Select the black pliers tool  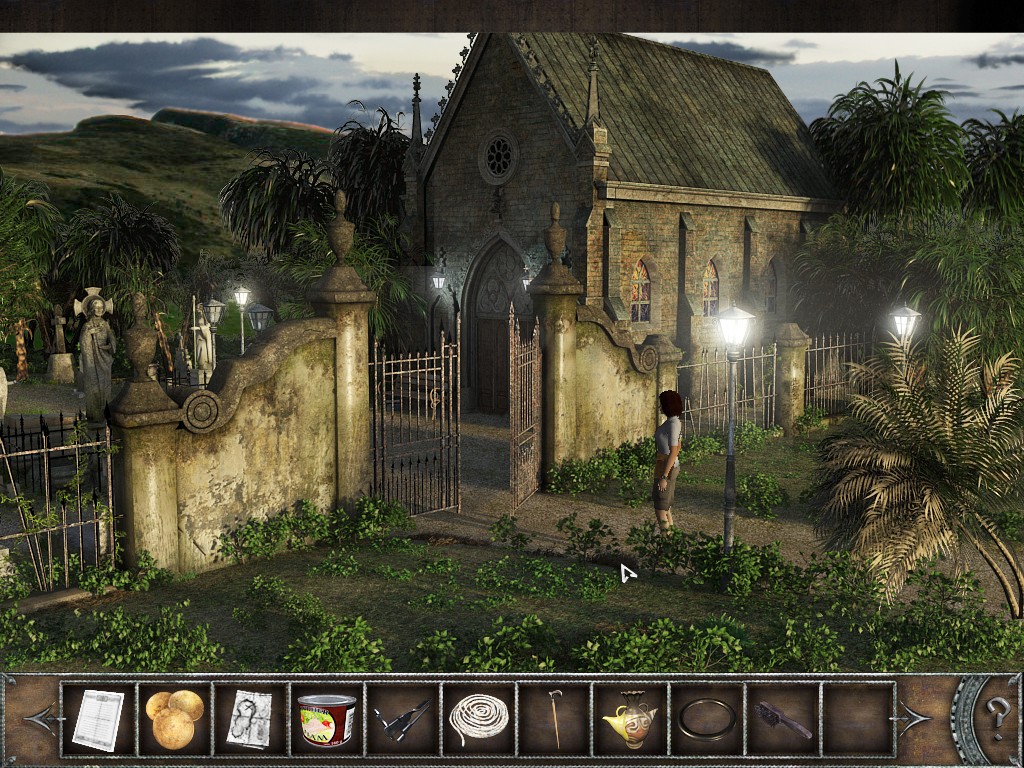[x=402, y=719]
